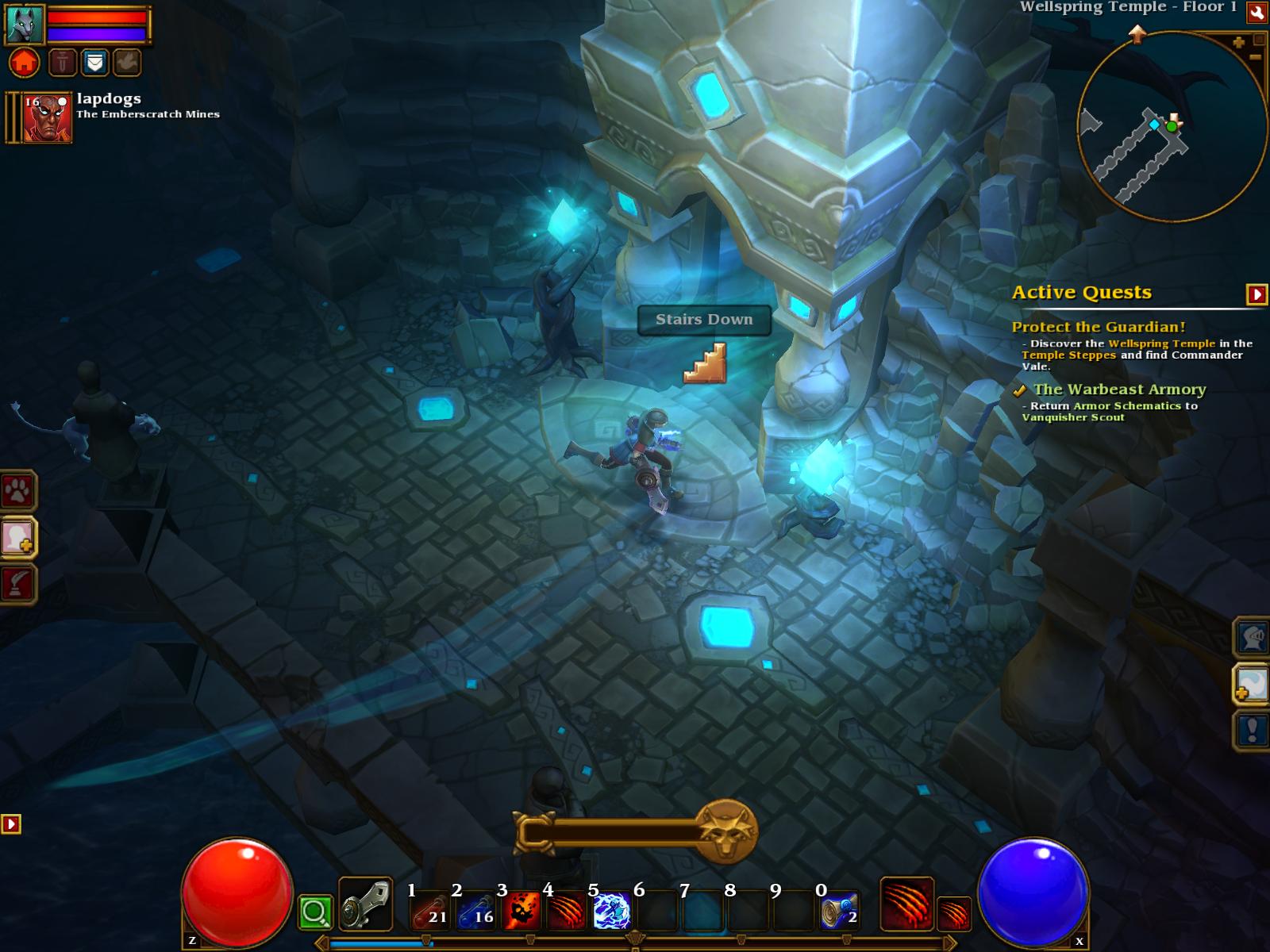The width and height of the screenshot is (1270, 952).
Task: Use the scroll item in slot 0
Action: click(x=839, y=911)
